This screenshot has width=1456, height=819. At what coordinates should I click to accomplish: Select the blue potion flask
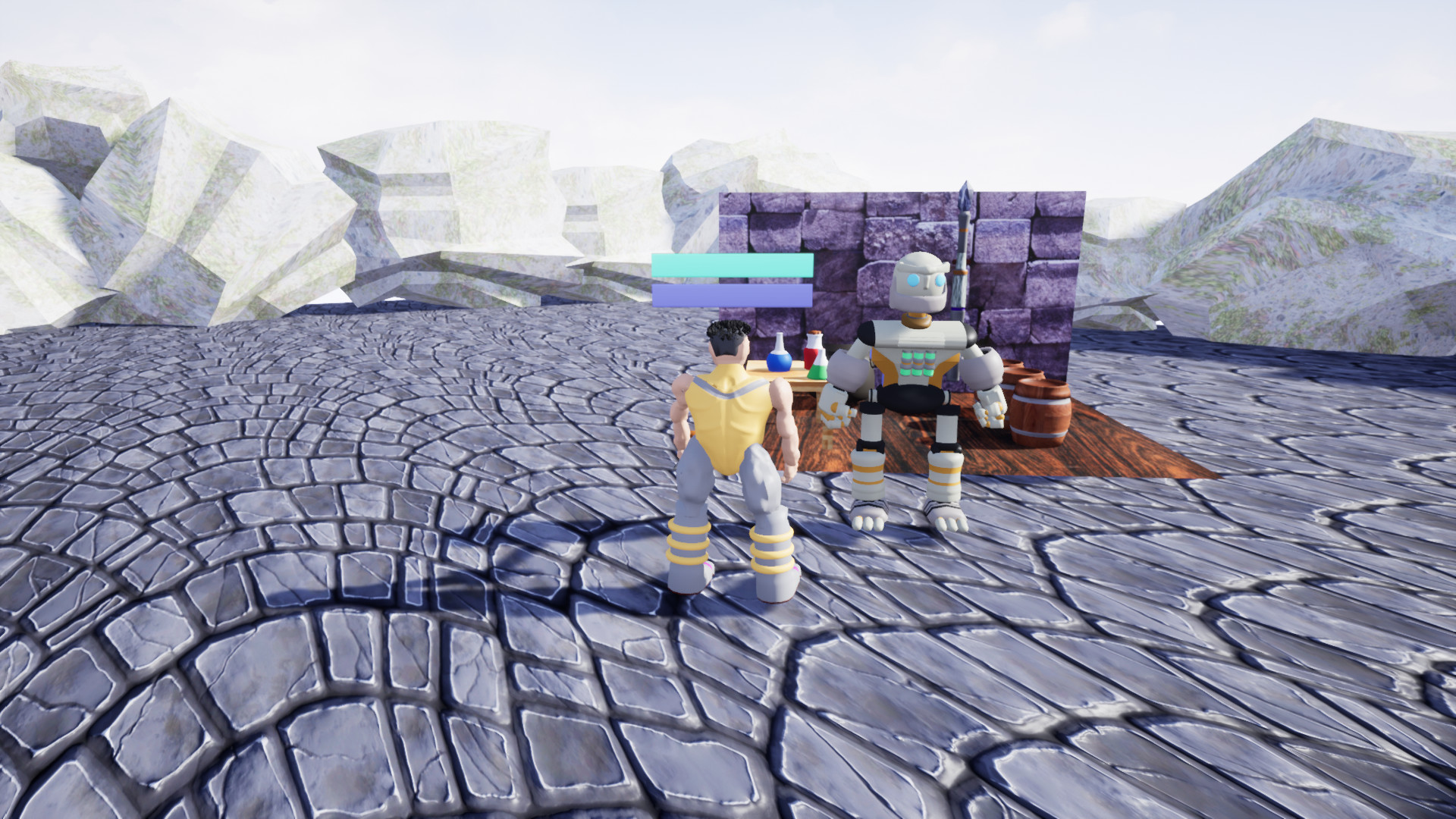point(780,361)
